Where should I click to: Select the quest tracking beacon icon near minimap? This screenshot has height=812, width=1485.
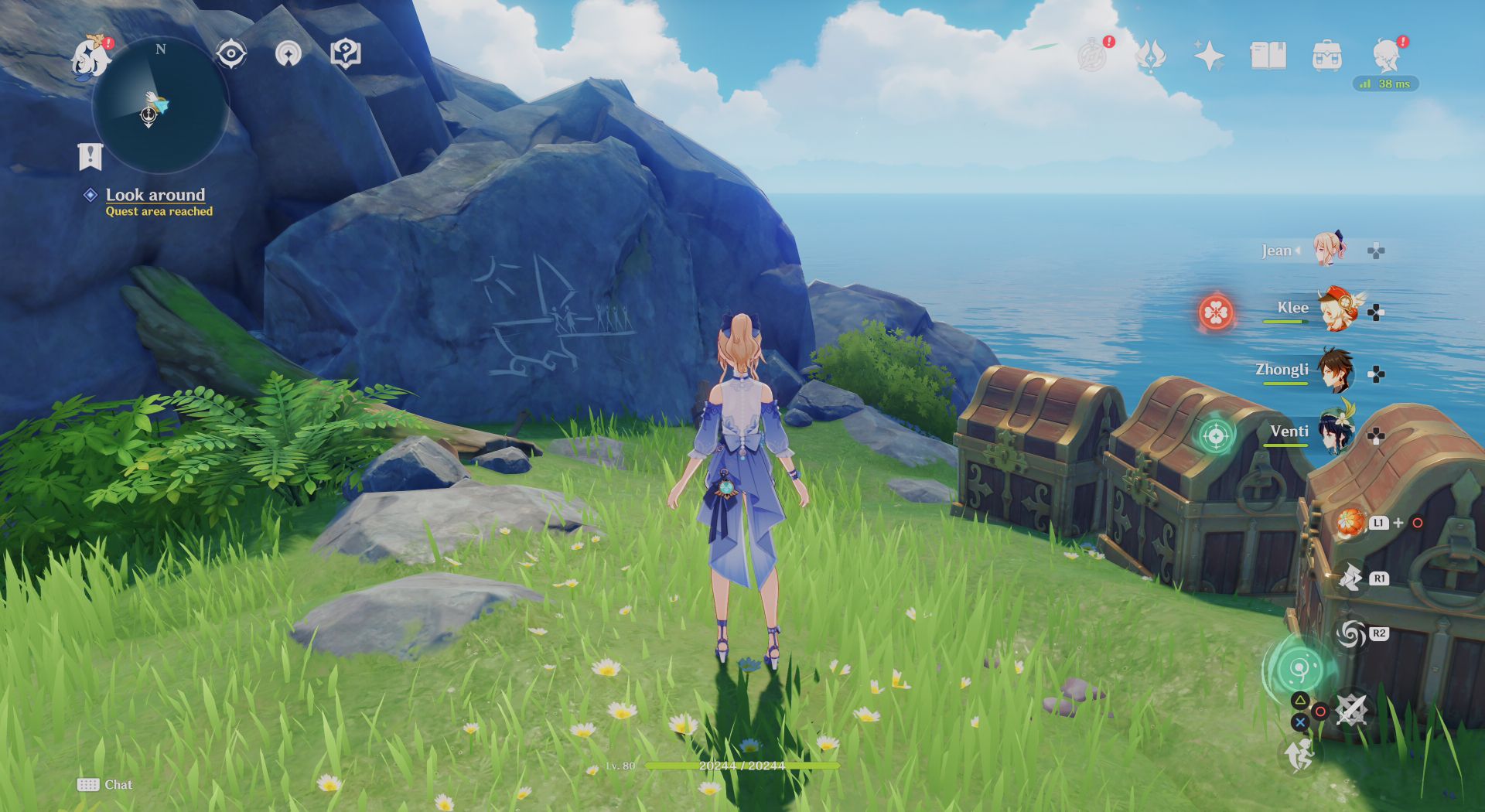289,54
